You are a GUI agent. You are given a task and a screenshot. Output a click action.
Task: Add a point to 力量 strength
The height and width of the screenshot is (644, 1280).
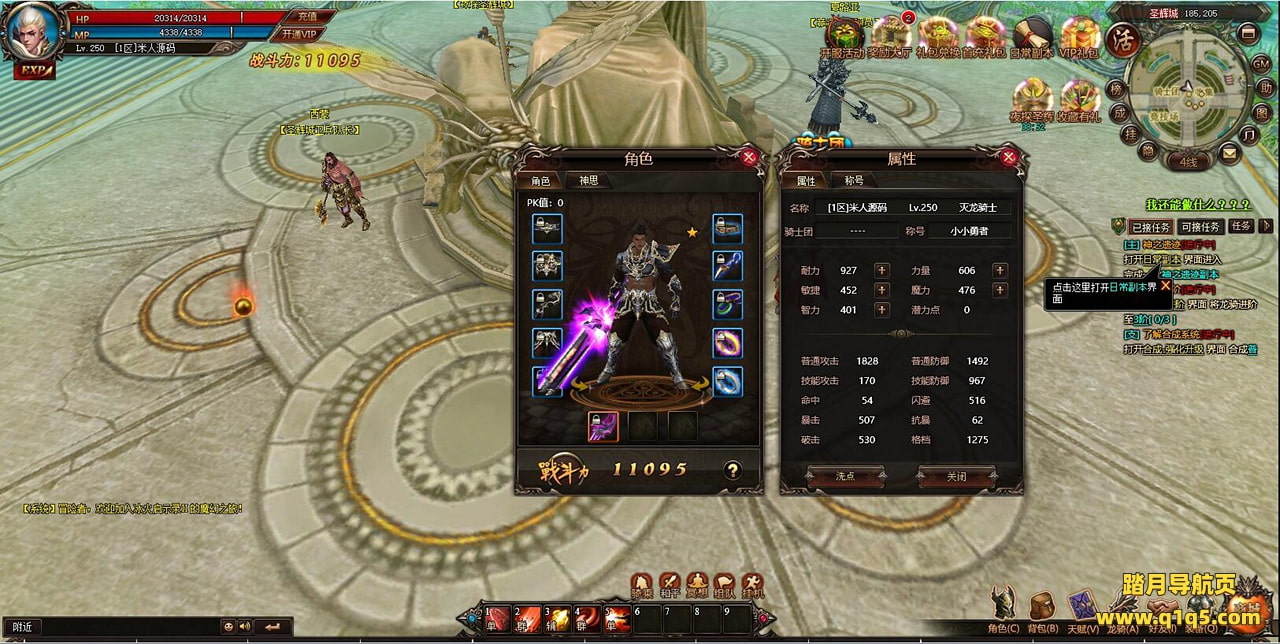point(998,271)
